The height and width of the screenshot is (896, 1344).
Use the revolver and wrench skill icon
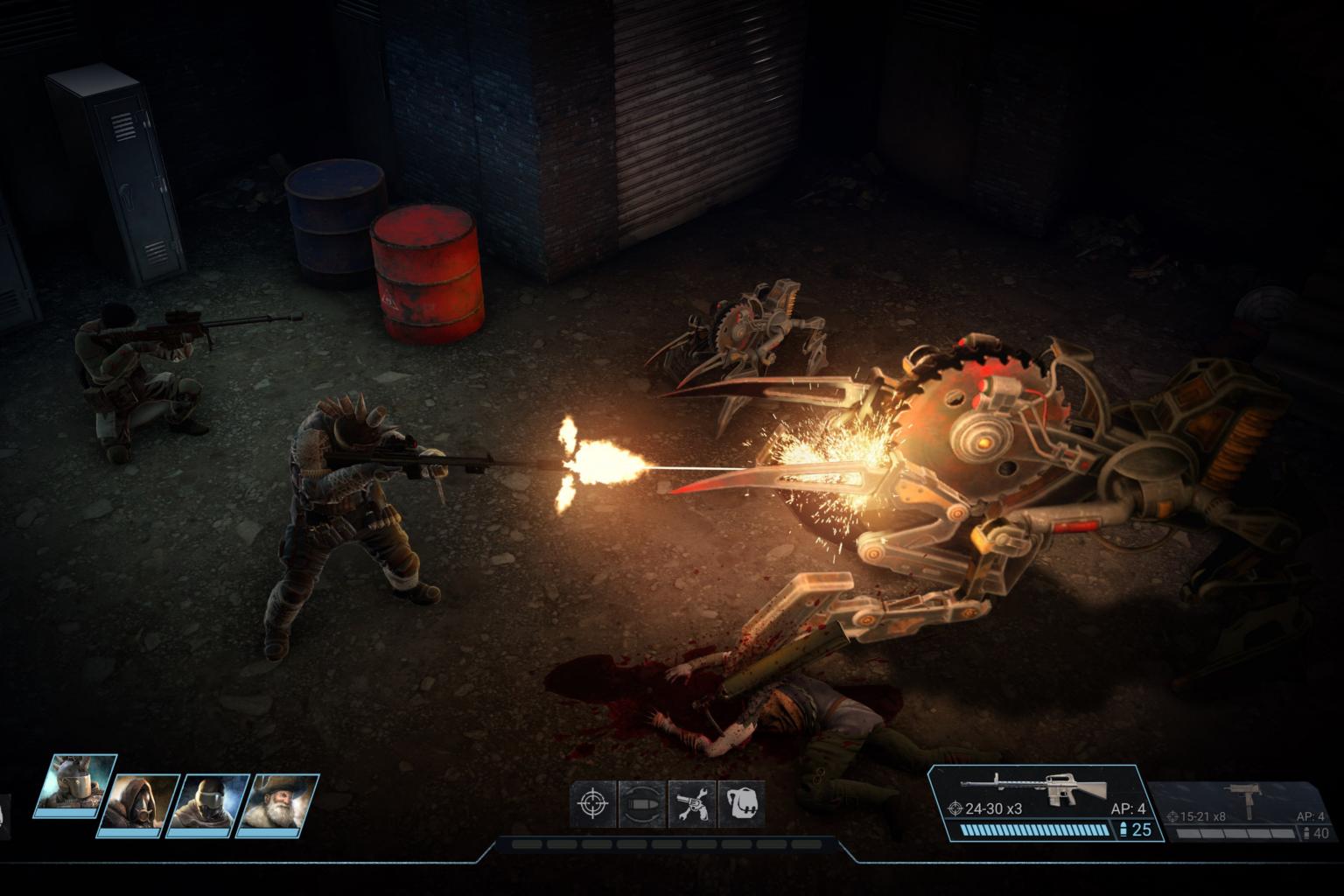coord(691,803)
